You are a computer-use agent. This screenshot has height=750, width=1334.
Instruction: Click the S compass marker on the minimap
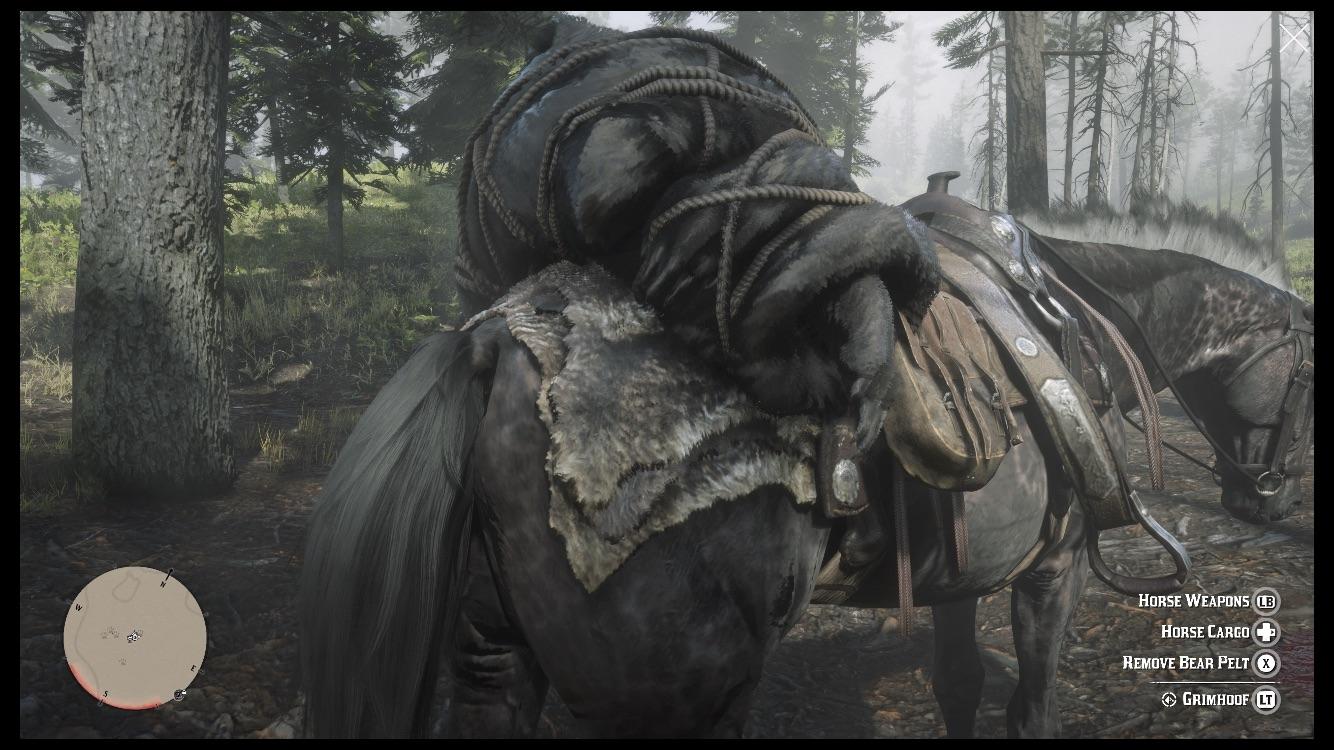coord(105,694)
